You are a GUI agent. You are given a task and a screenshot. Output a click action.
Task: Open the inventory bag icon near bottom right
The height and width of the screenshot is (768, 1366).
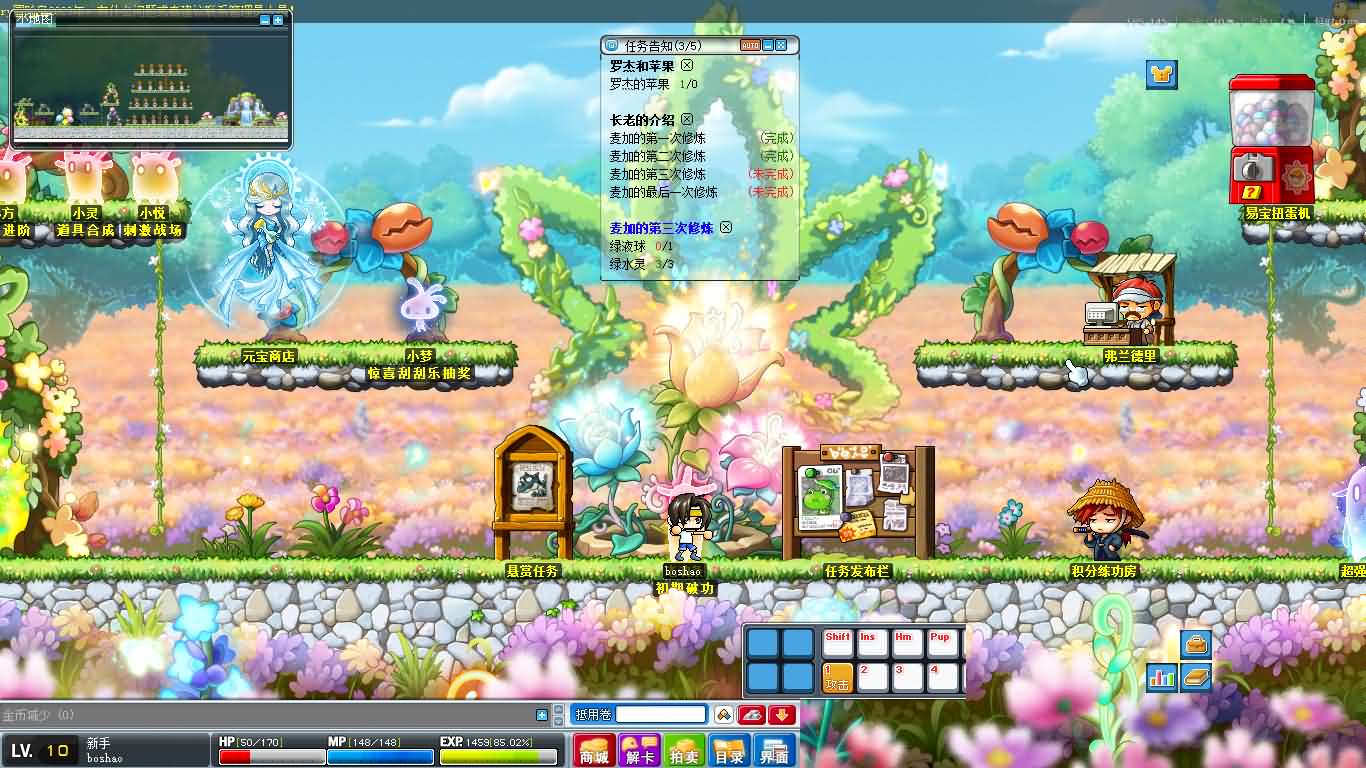tap(1194, 644)
